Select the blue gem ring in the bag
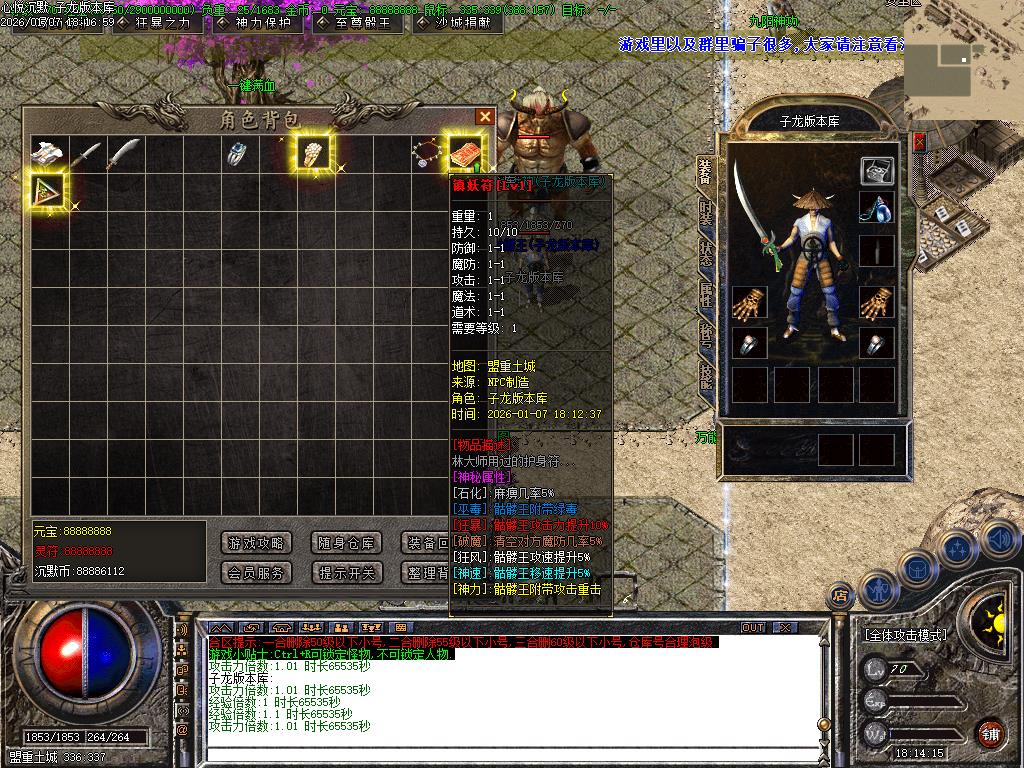Screen dimensions: 1024x768 click(237, 154)
